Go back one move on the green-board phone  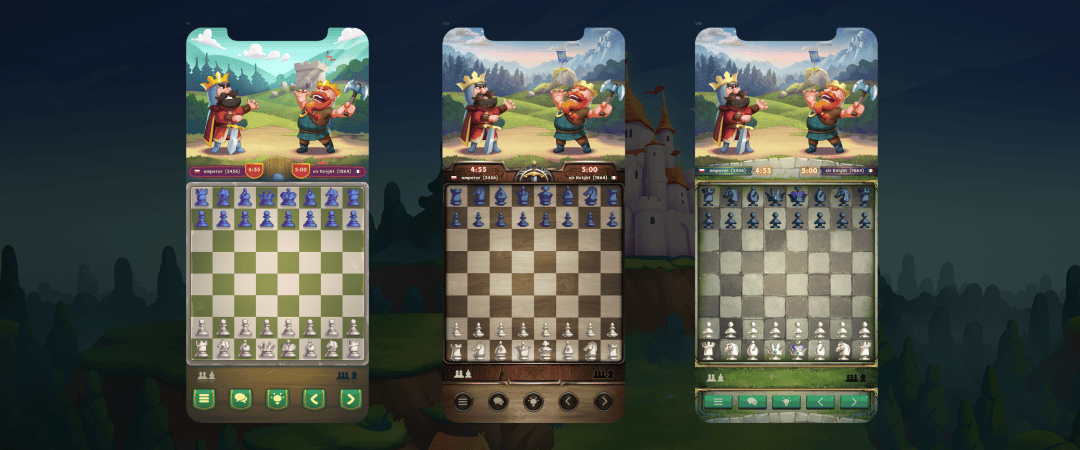pos(313,399)
